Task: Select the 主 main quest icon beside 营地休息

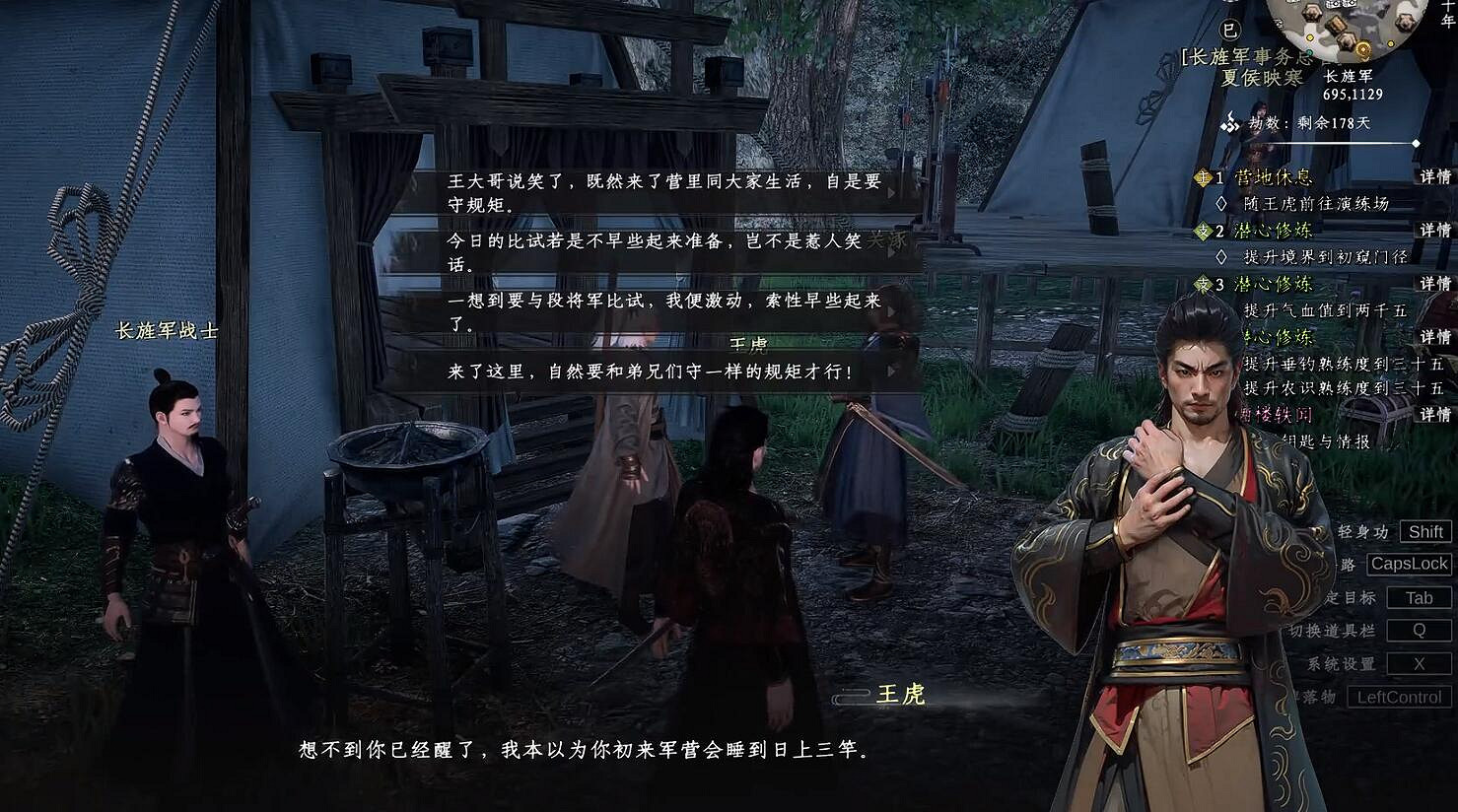Action: 1205,177
